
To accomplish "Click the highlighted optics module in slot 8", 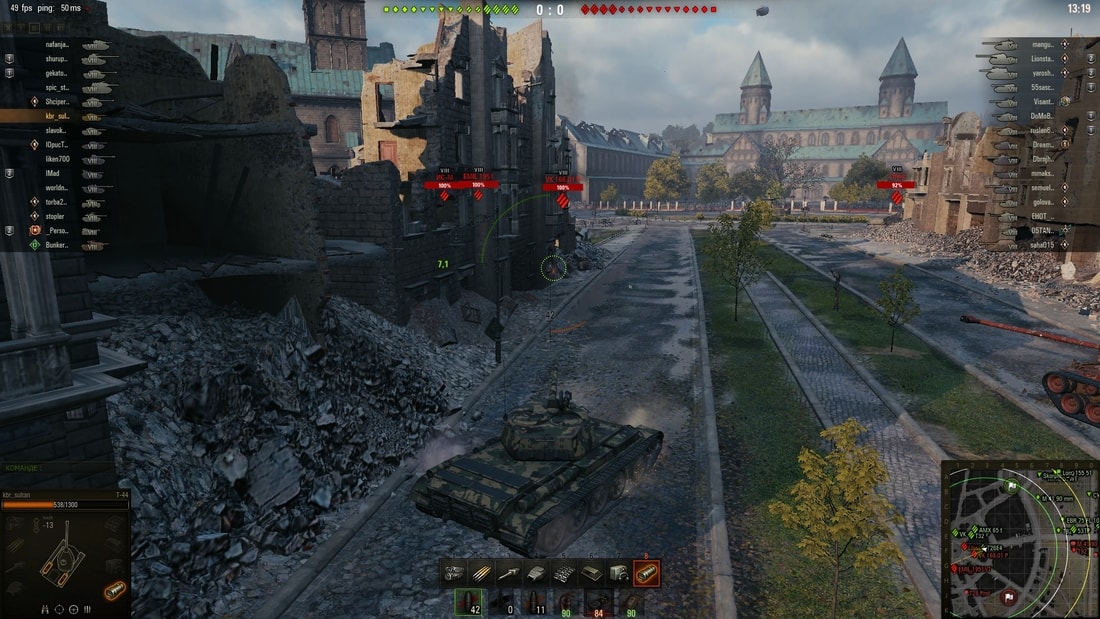I will click(646, 573).
